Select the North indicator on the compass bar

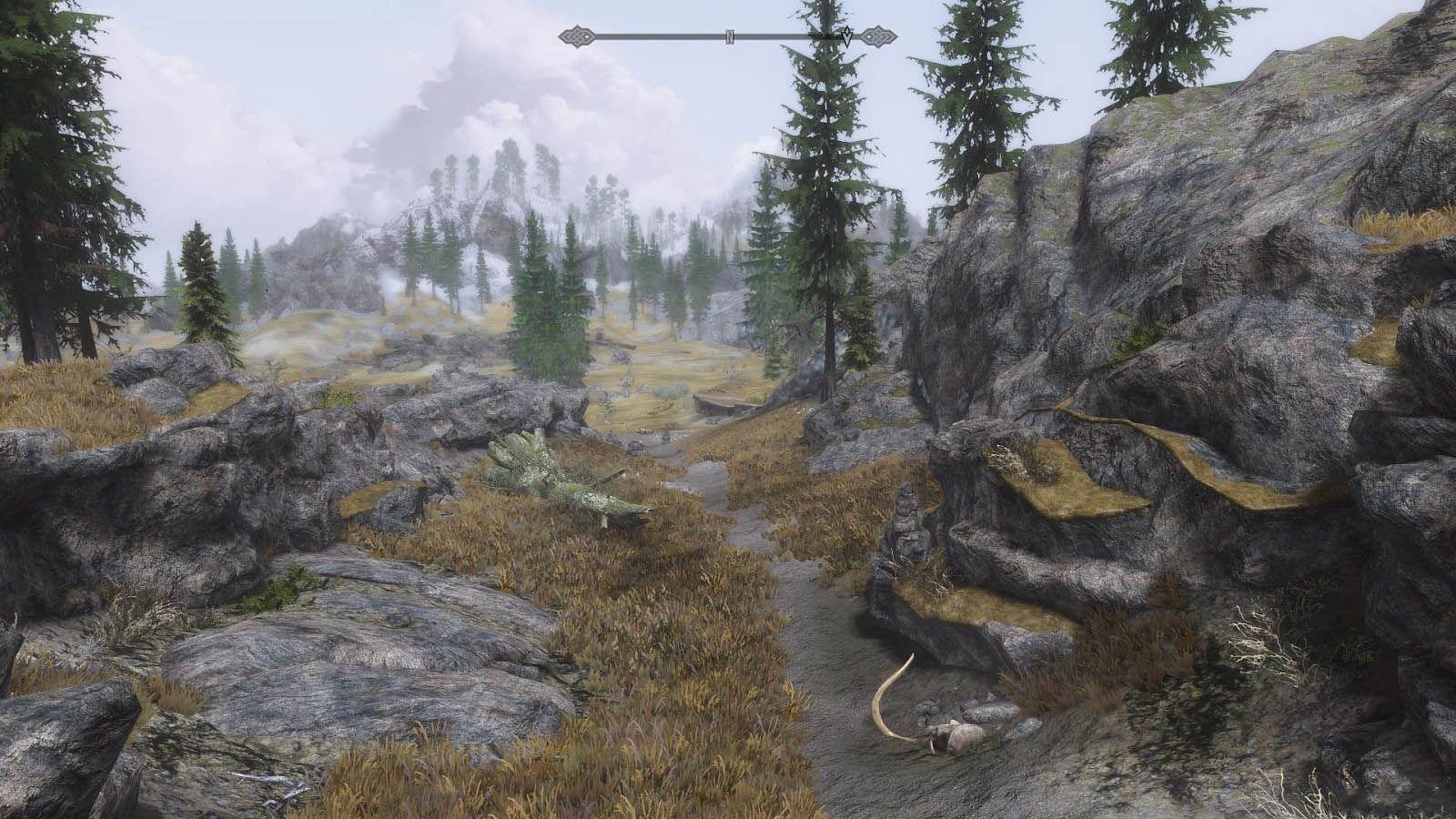(730, 37)
